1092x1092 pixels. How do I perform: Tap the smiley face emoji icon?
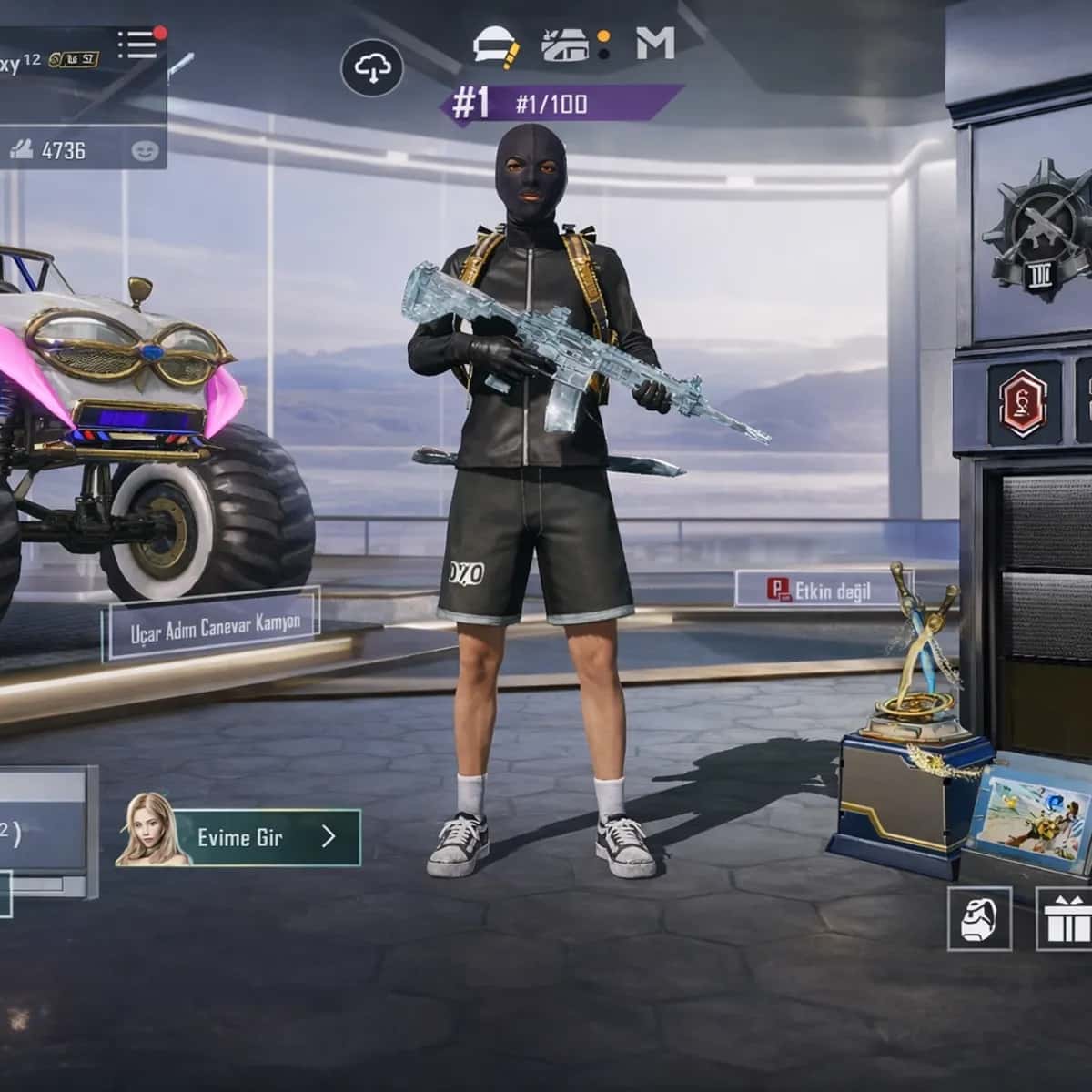coord(145,151)
